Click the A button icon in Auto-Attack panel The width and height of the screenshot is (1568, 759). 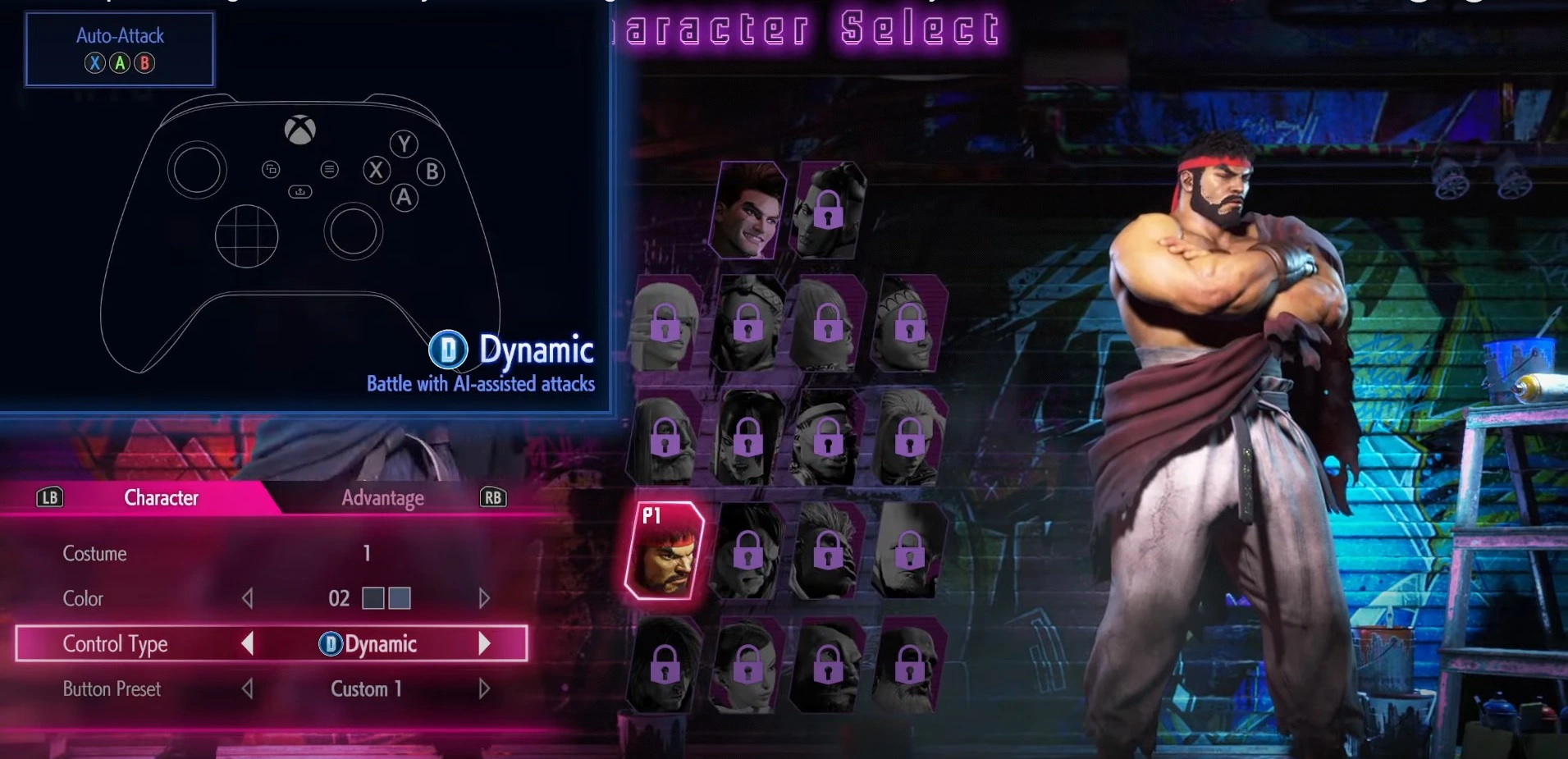(x=120, y=63)
